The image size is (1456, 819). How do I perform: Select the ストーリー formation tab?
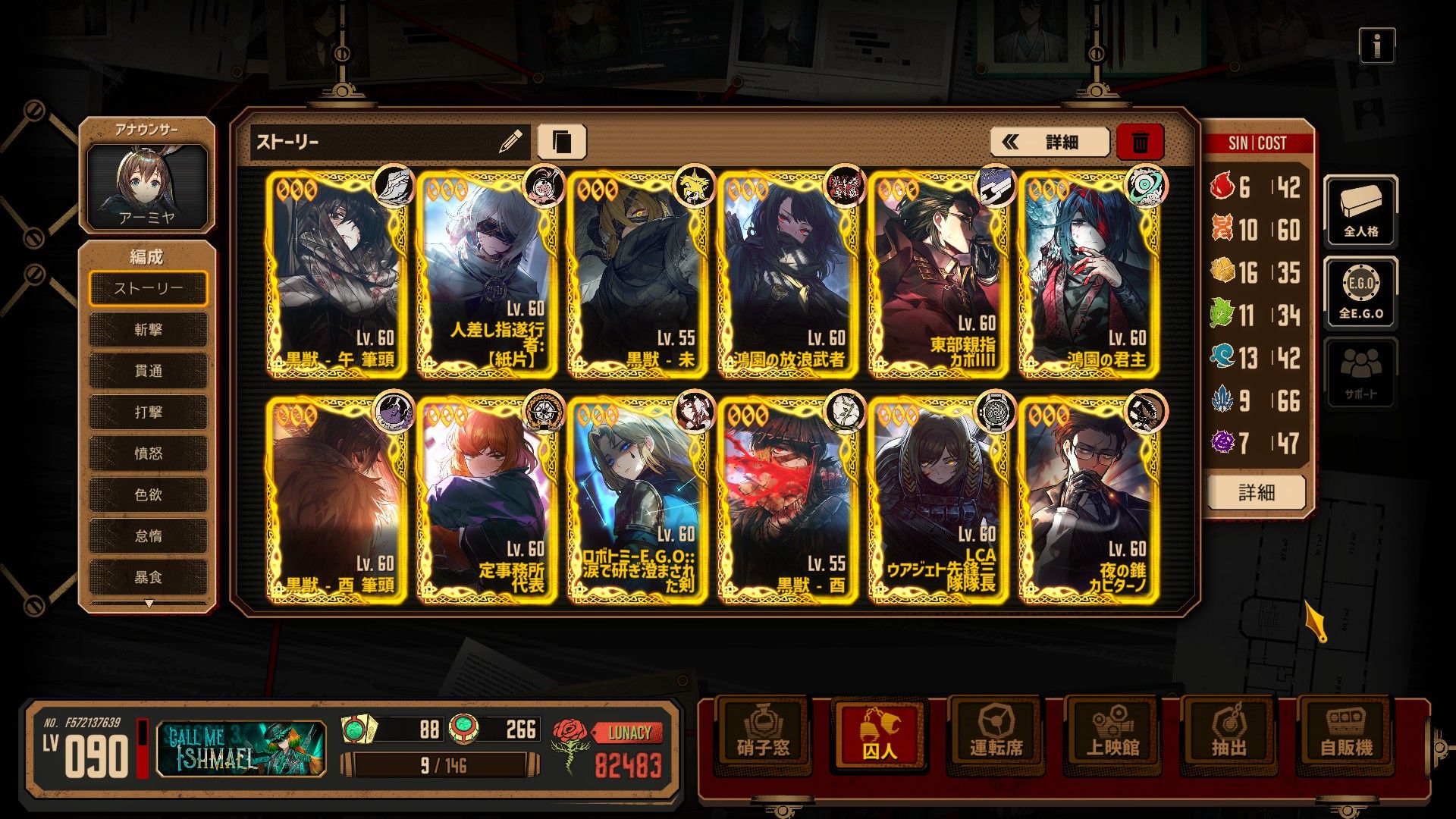click(x=148, y=288)
